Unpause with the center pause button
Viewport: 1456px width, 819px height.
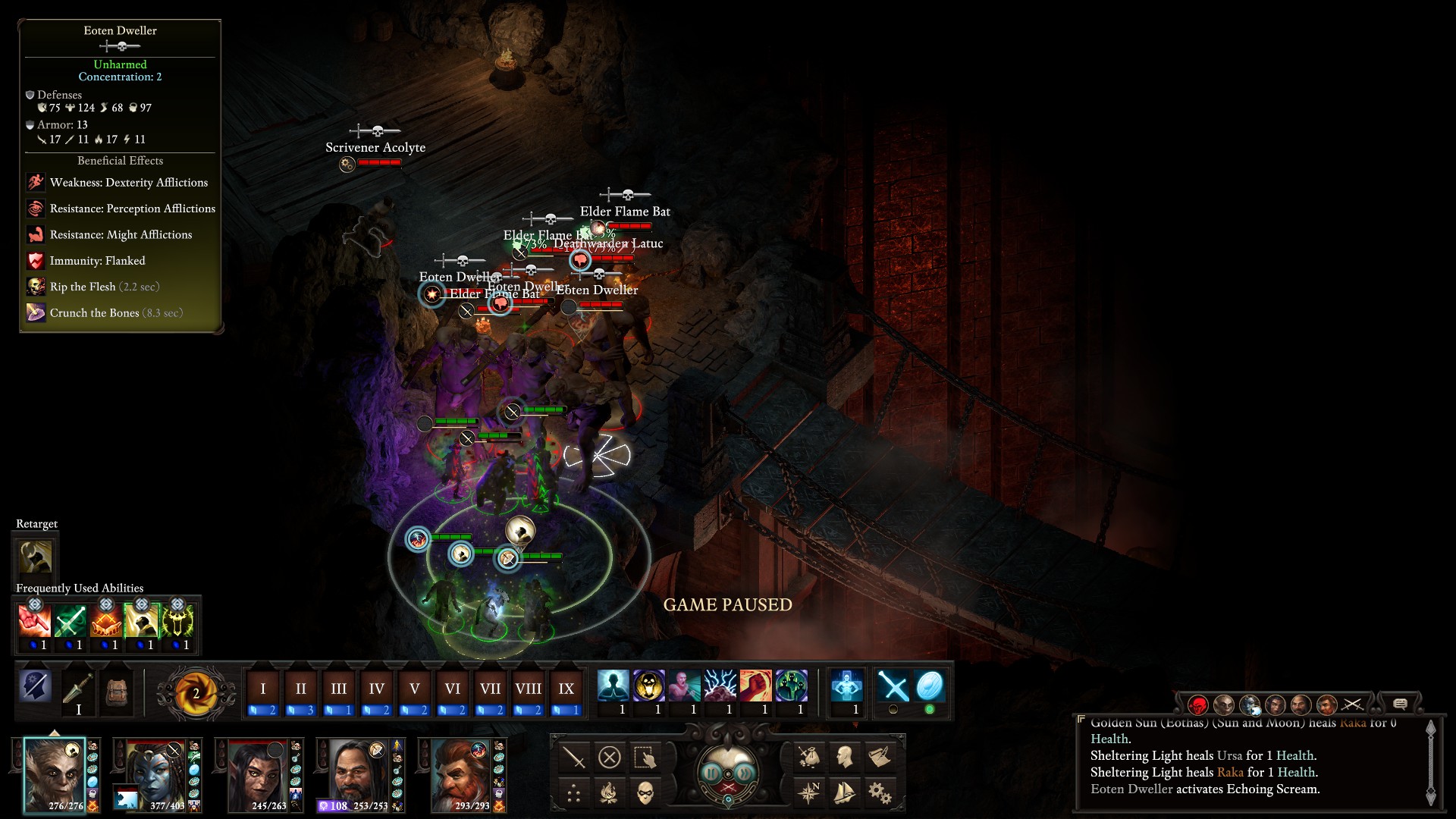click(x=728, y=773)
